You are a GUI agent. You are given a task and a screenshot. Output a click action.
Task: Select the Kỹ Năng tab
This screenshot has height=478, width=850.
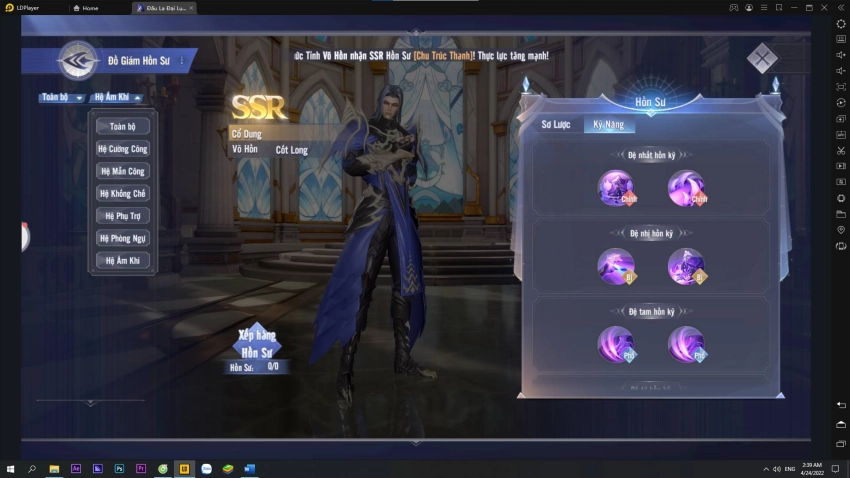pyautogui.click(x=609, y=125)
